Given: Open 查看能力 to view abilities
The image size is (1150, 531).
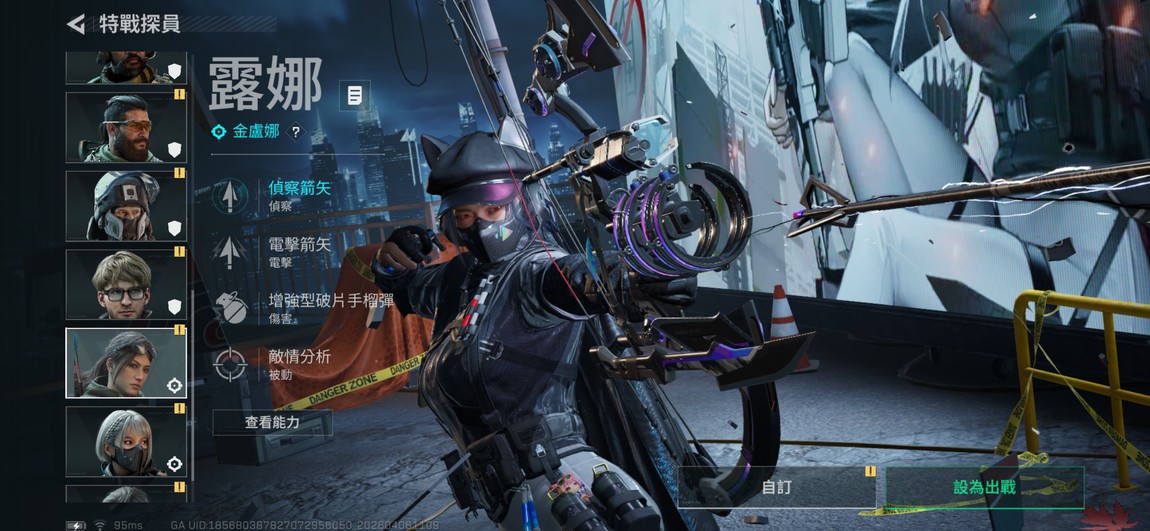Looking at the screenshot, I should point(272,423).
